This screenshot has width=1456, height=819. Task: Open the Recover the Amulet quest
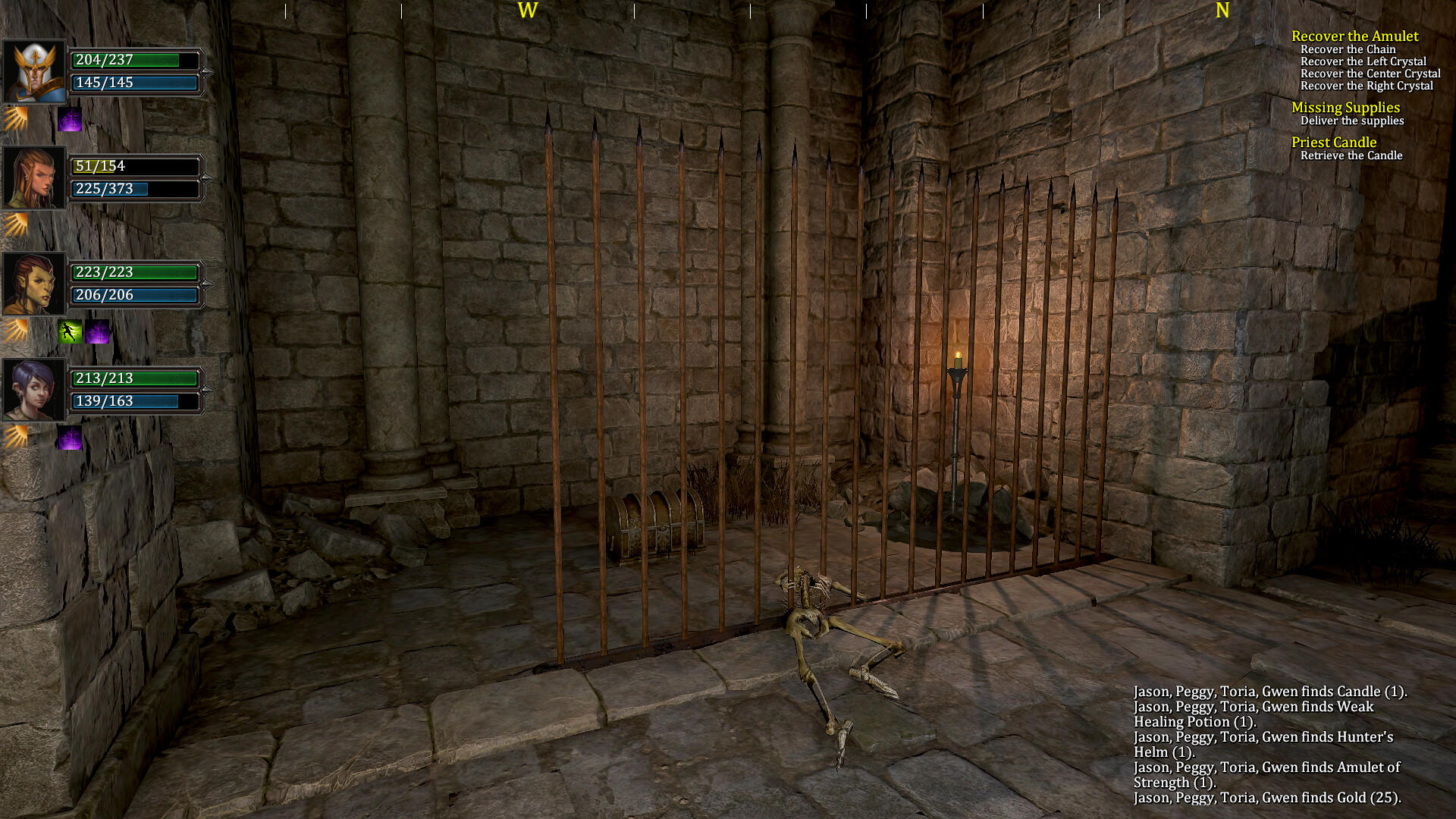coord(1355,36)
